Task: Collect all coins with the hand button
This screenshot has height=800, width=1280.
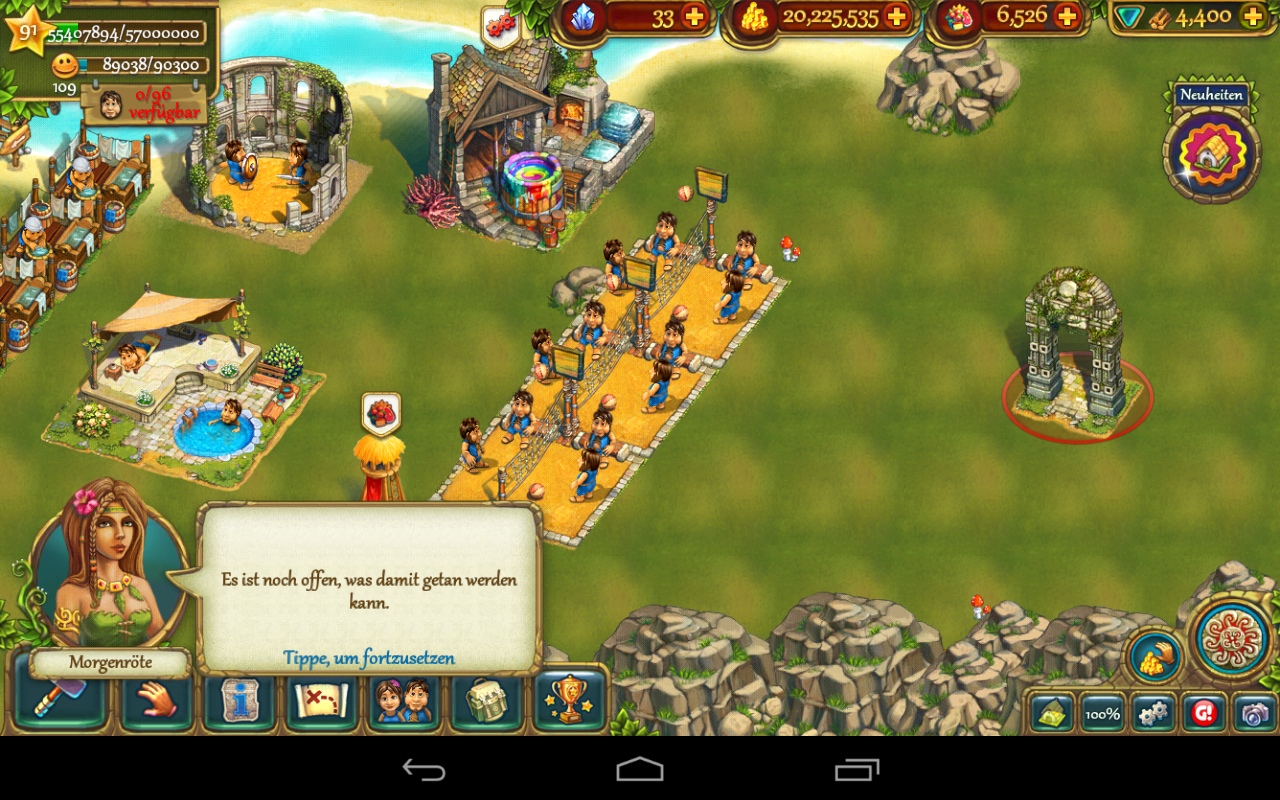Action: [1155, 657]
